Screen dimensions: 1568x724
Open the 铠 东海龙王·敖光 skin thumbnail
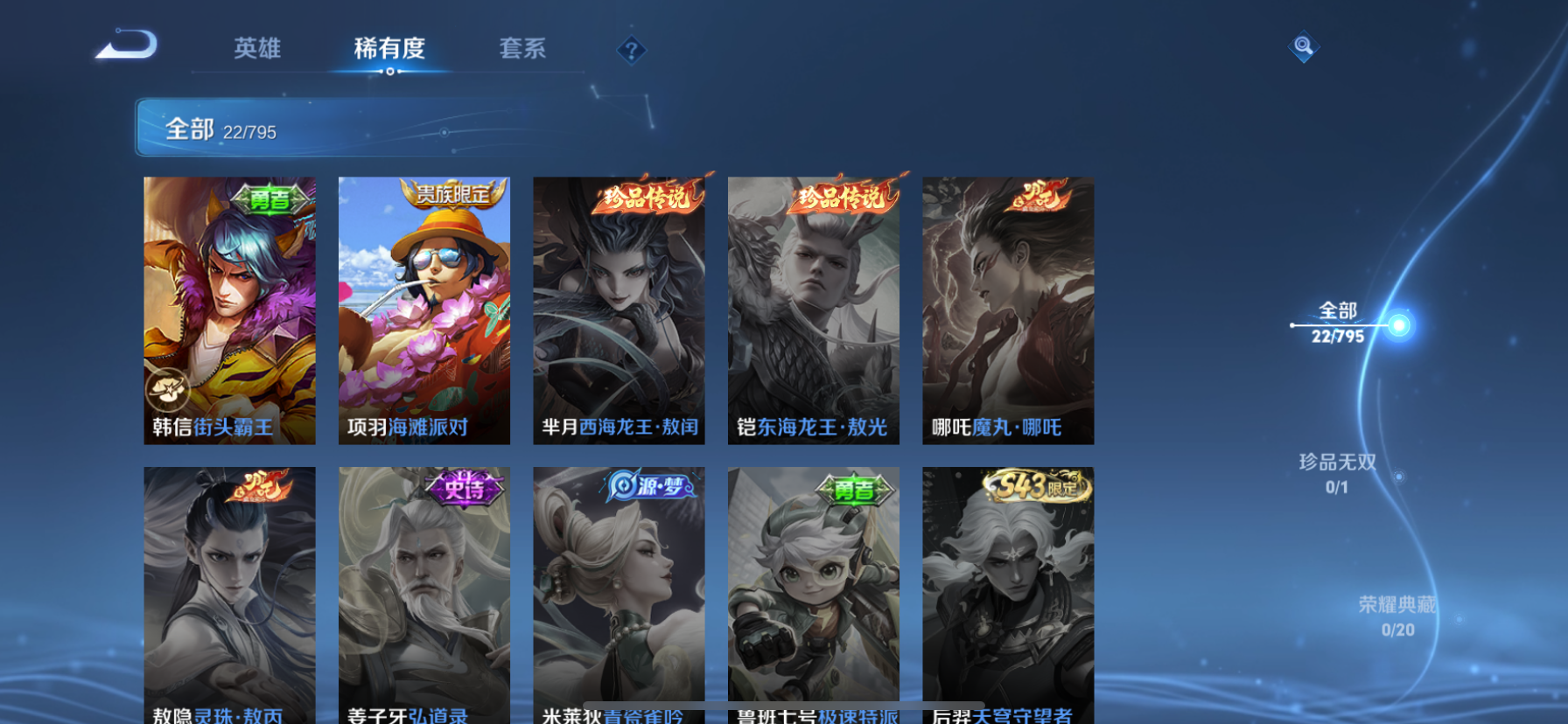coord(812,310)
